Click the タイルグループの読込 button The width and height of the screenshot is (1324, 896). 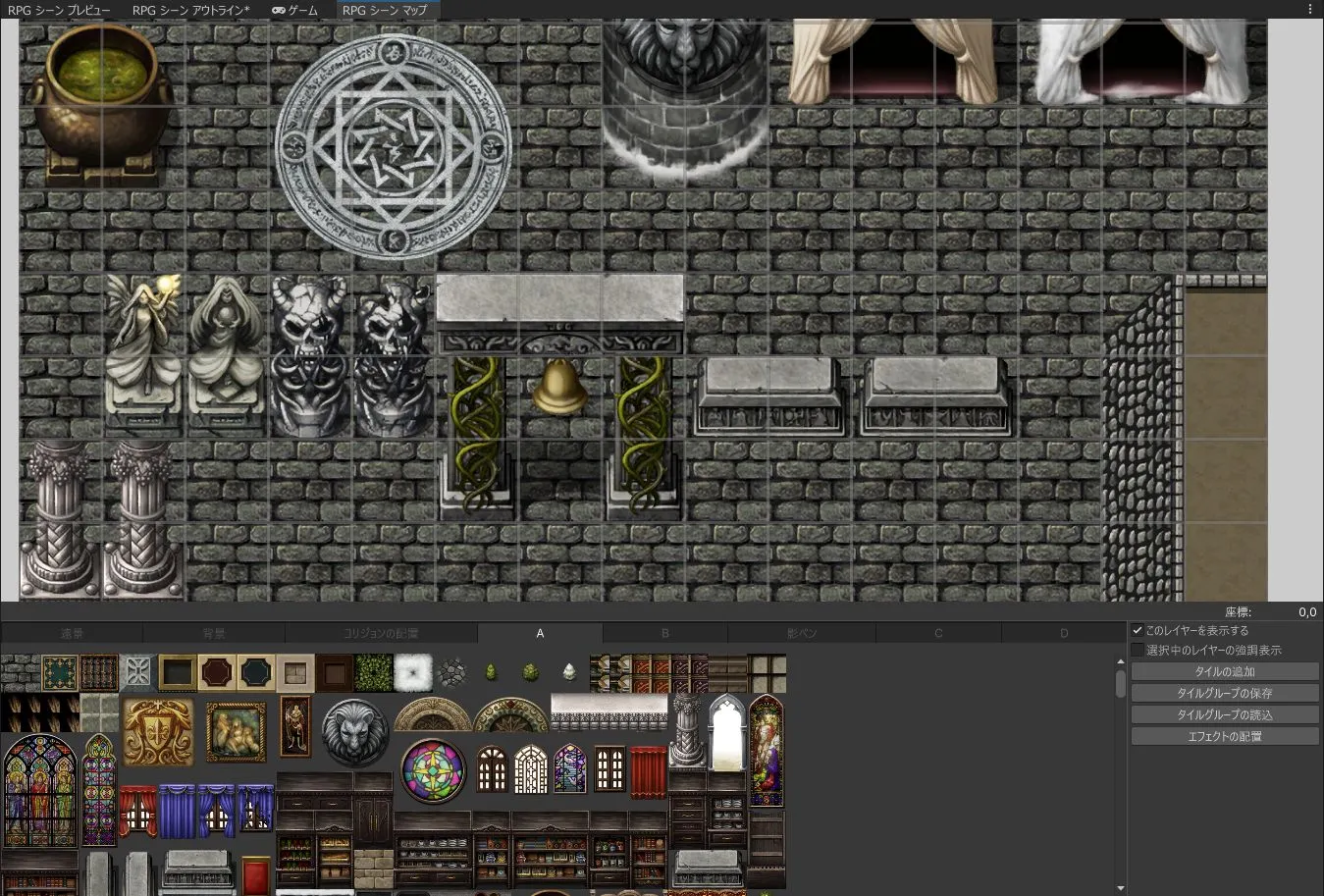coord(1224,714)
